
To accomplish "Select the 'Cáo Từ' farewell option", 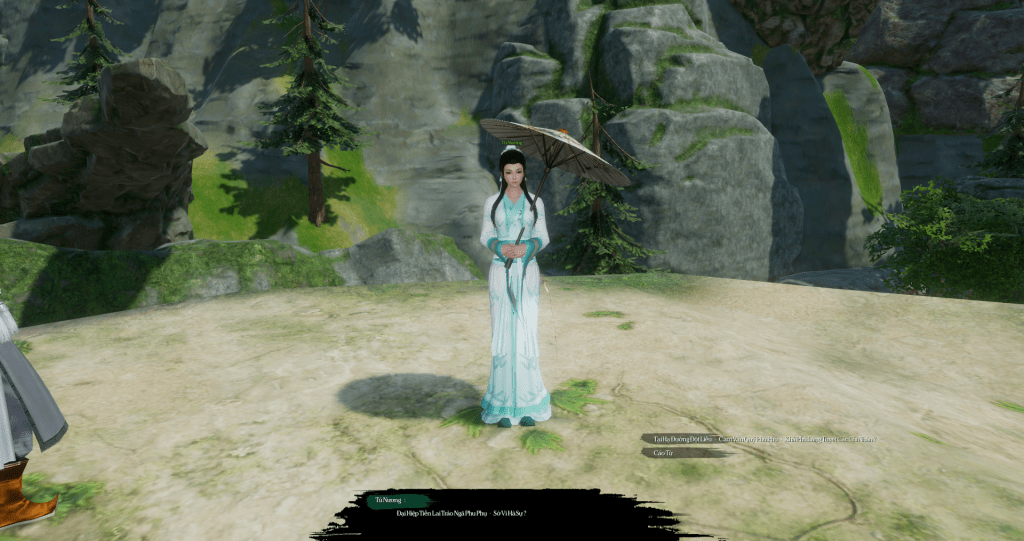I will [x=664, y=453].
